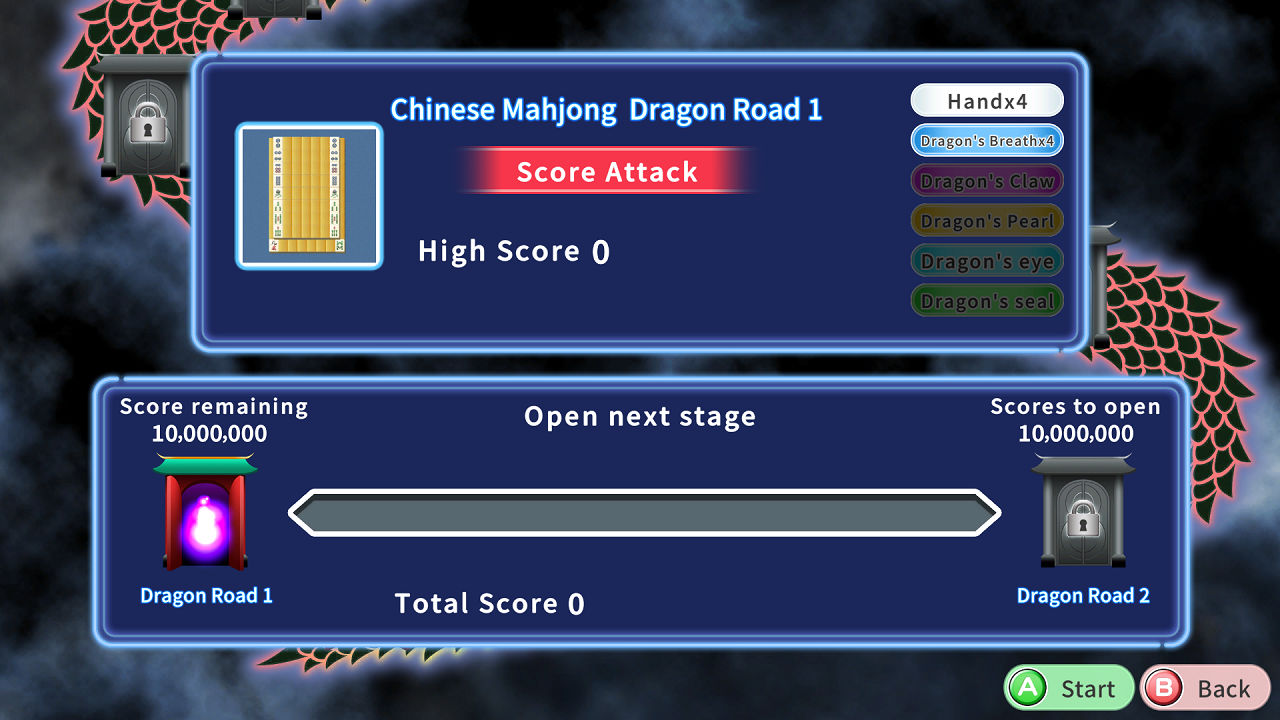
Task: Expand the Dragon Road 2 stage entry
Action: 1083,595
